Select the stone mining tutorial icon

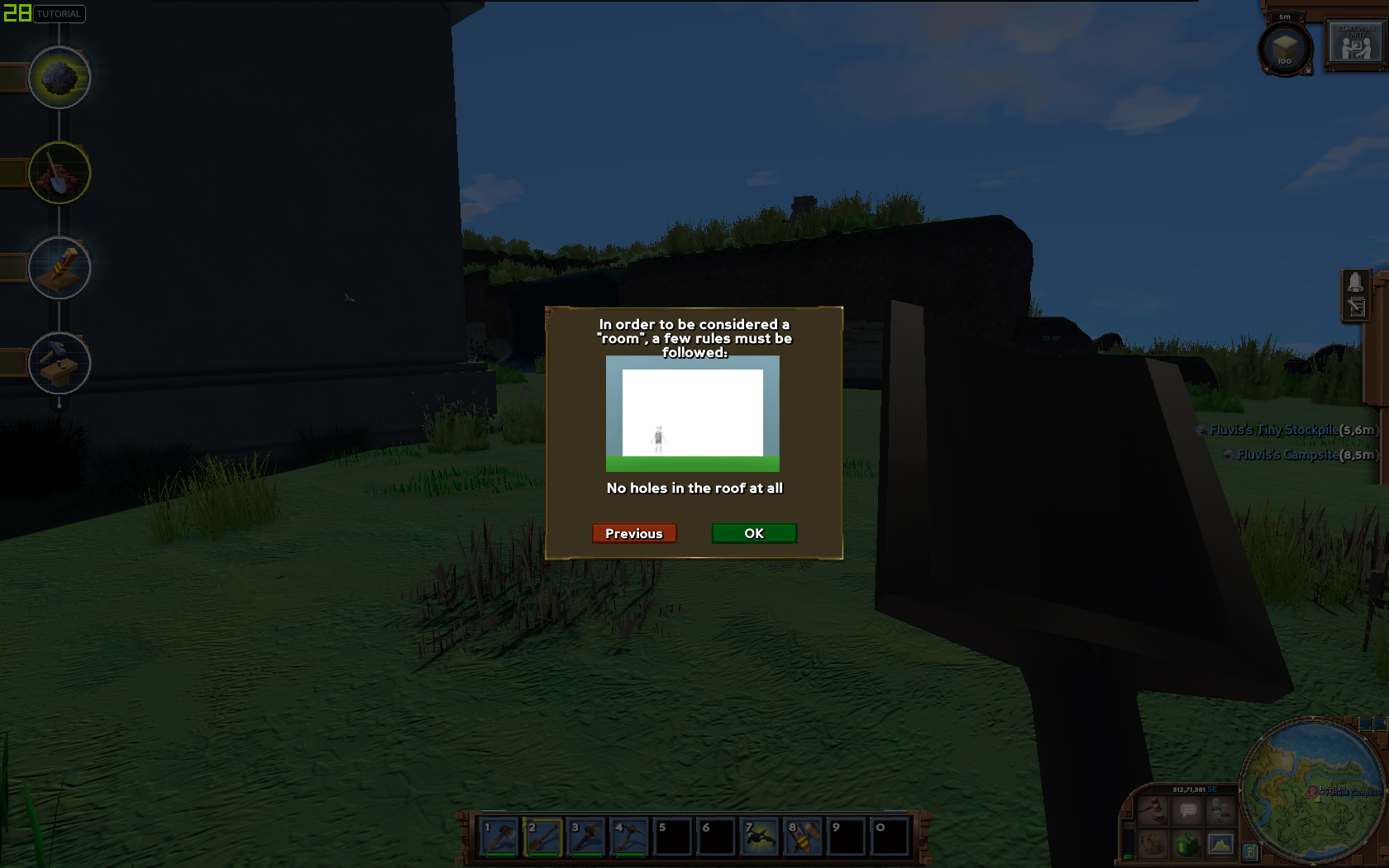(x=58, y=79)
